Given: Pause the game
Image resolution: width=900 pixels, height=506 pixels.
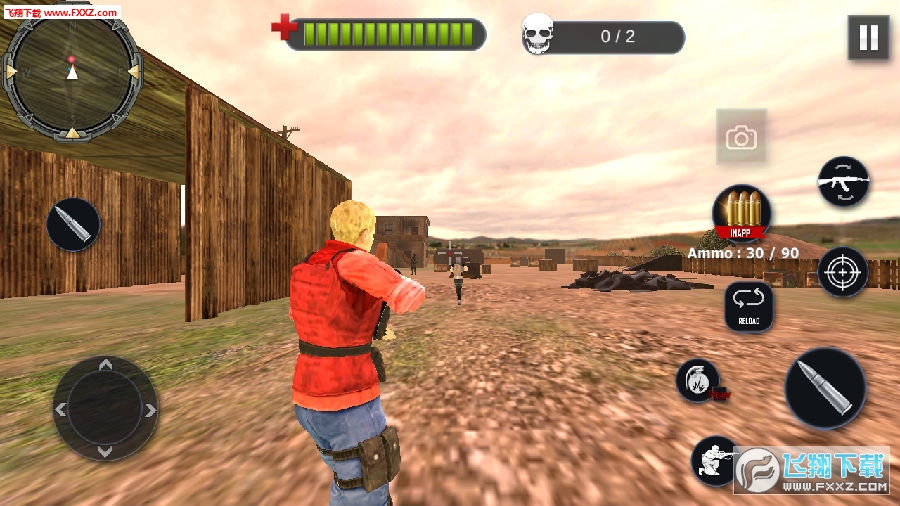Looking at the screenshot, I should point(868,38).
